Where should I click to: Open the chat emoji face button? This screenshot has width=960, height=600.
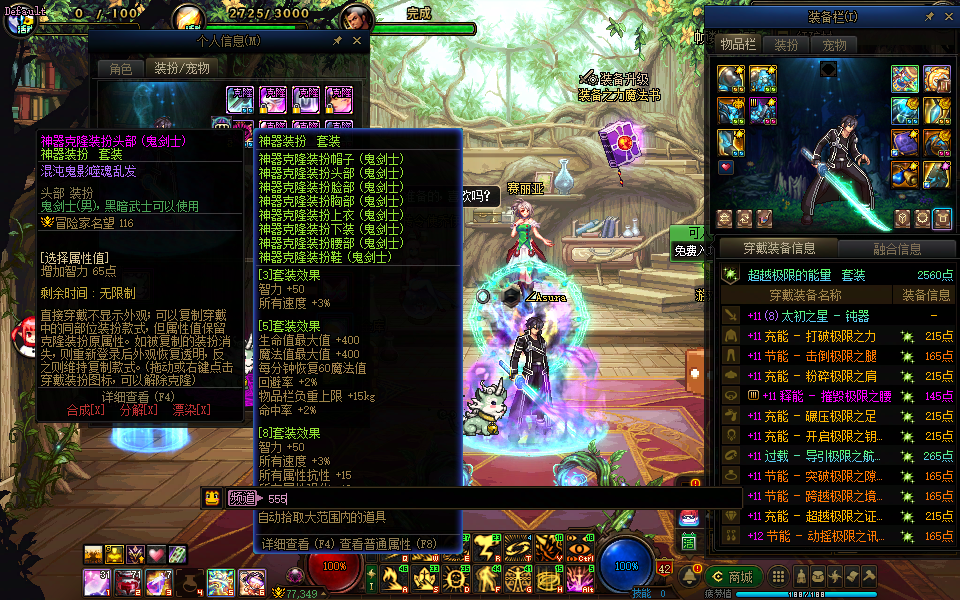tap(212, 497)
